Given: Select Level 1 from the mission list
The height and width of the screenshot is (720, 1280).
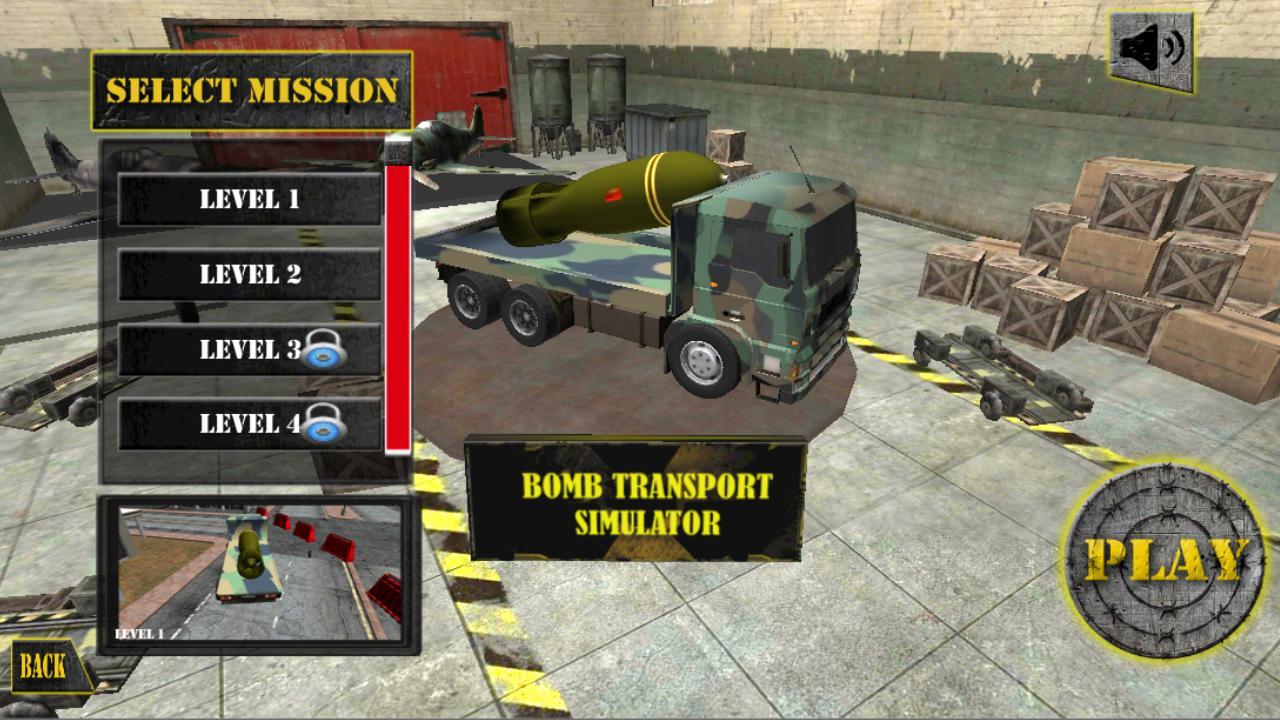Looking at the screenshot, I should pos(248,197).
